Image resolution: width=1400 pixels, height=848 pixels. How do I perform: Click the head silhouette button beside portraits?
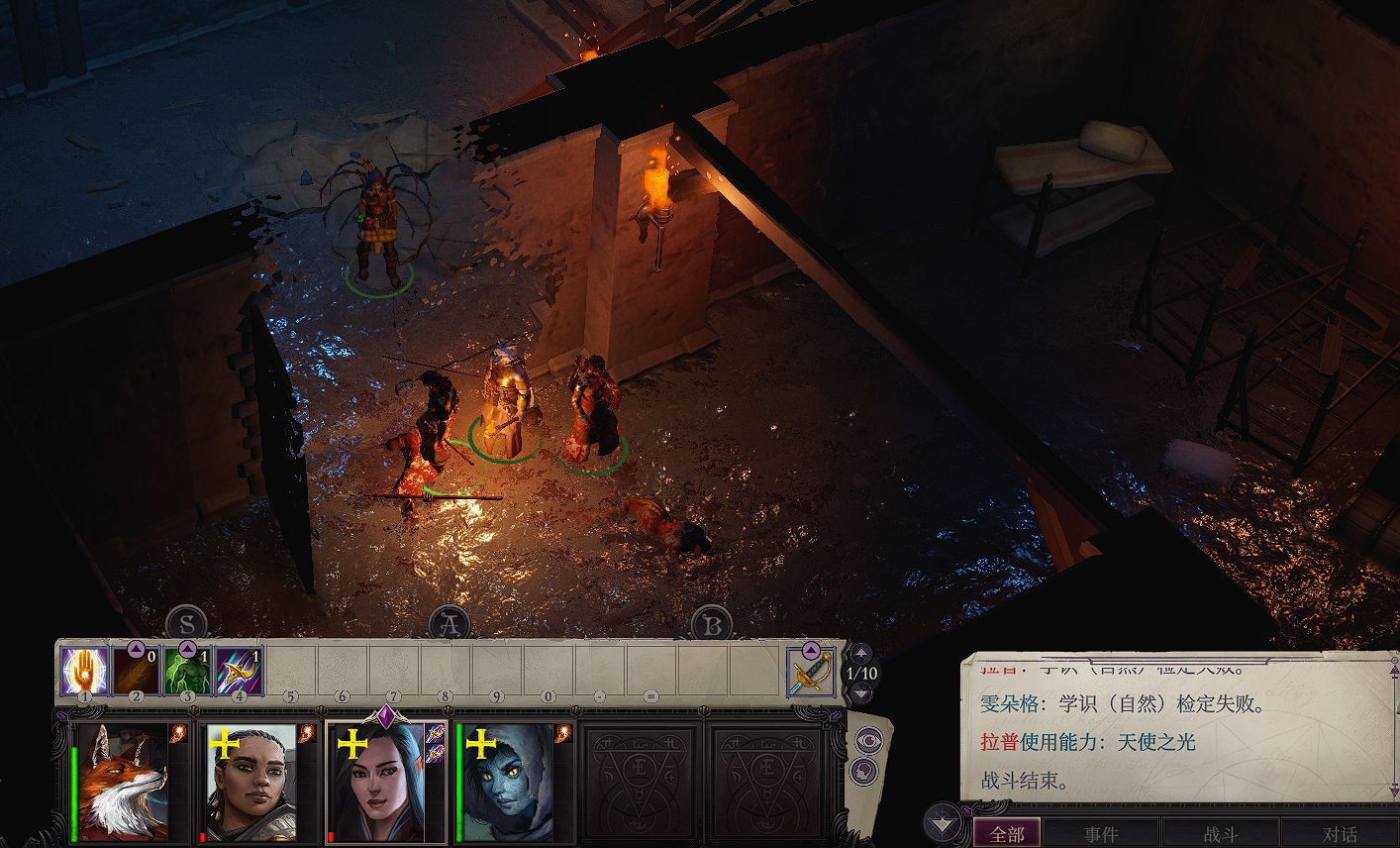click(x=864, y=771)
